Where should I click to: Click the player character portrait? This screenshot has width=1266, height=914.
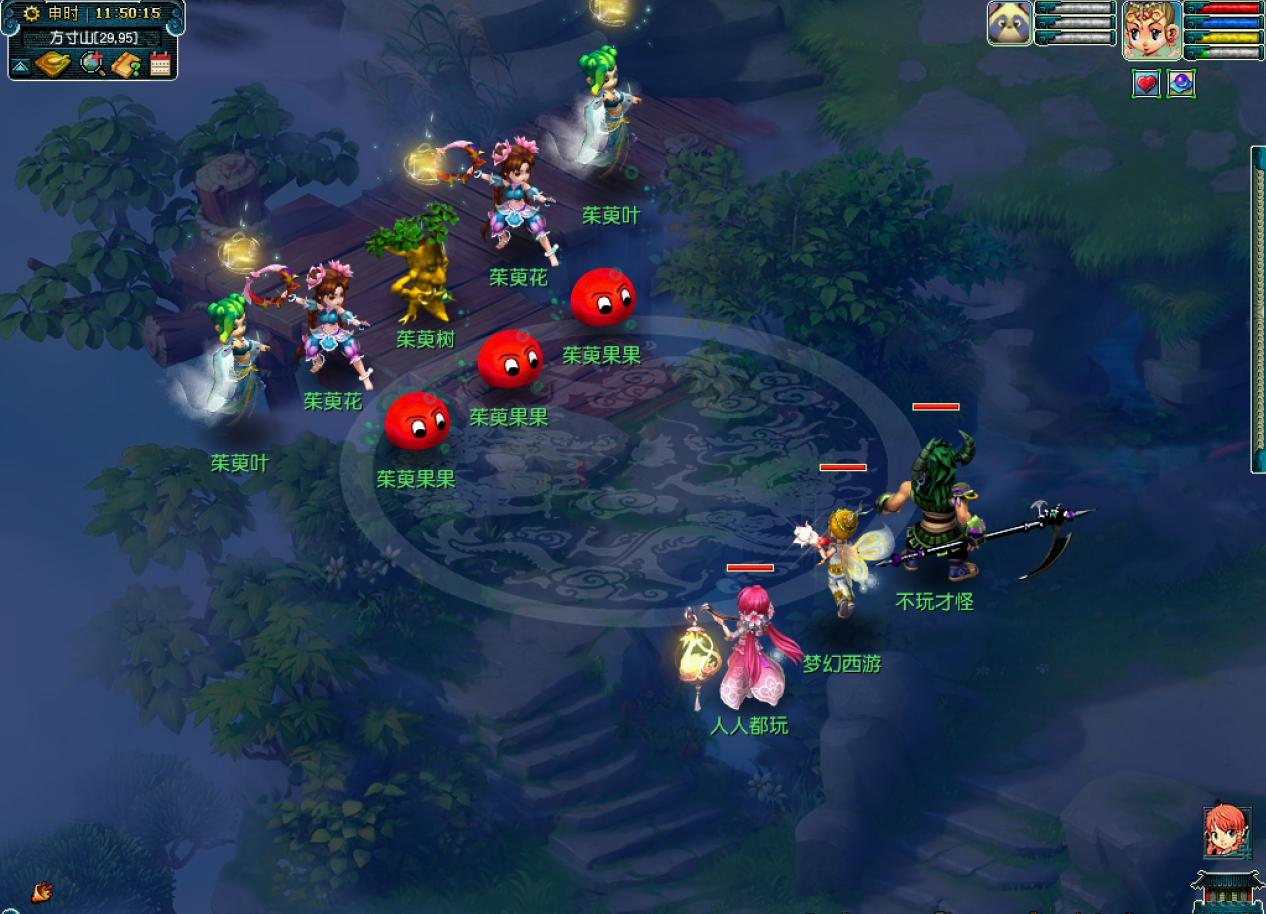pyautogui.click(x=1152, y=29)
